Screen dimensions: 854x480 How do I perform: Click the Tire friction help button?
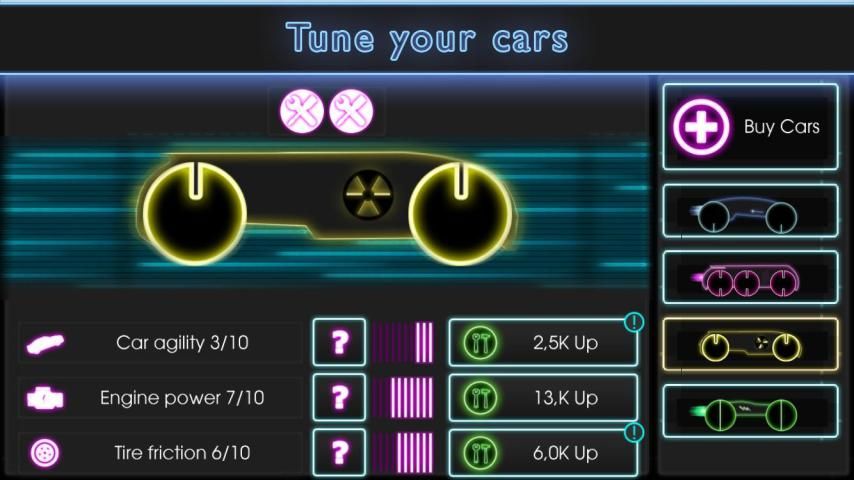pos(339,452)
